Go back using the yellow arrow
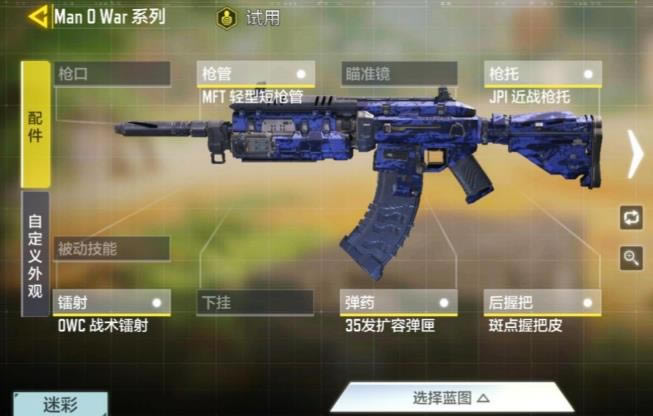 [40, 17]
